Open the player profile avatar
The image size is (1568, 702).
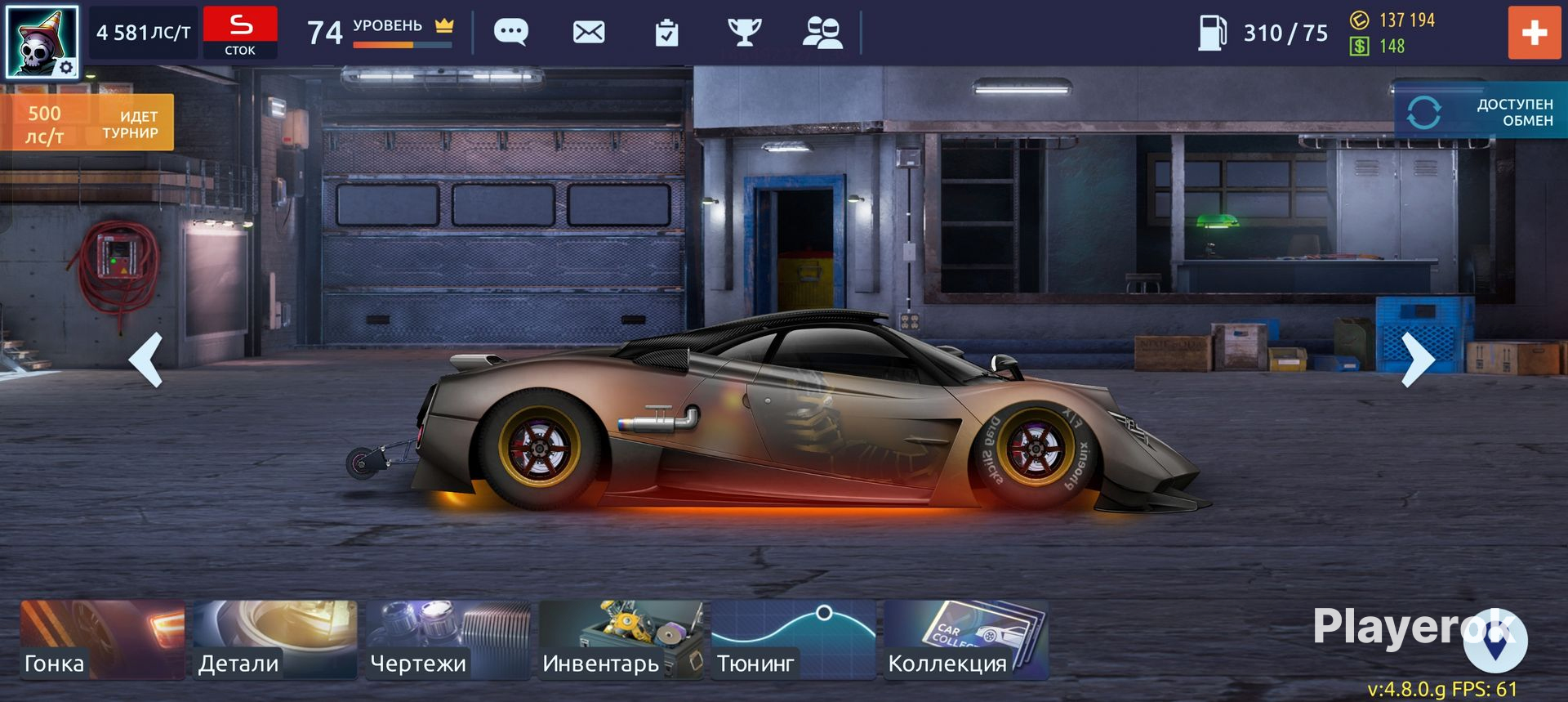click(42, 41)
